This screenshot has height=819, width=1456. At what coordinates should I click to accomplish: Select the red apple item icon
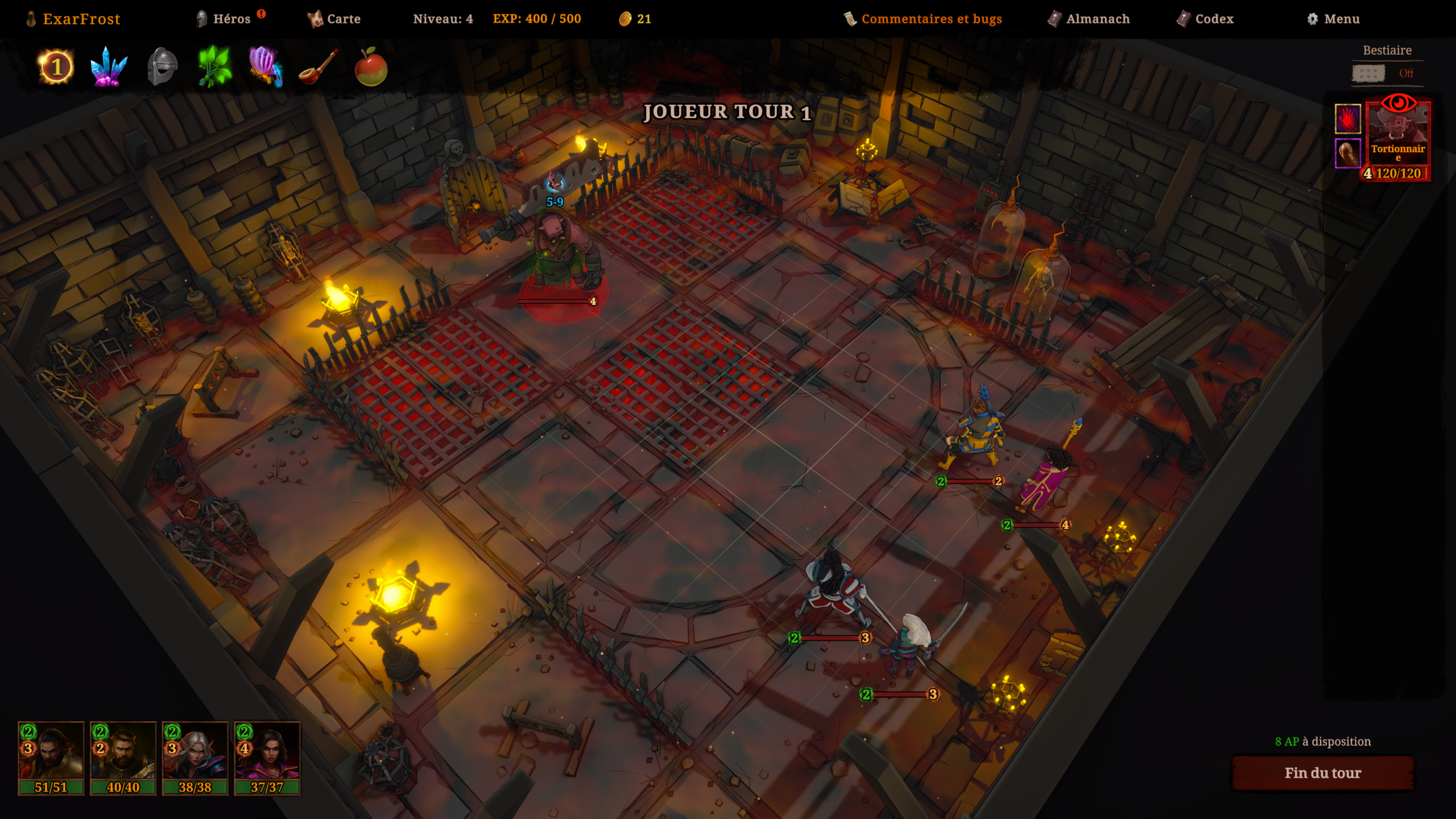point(371,67)
